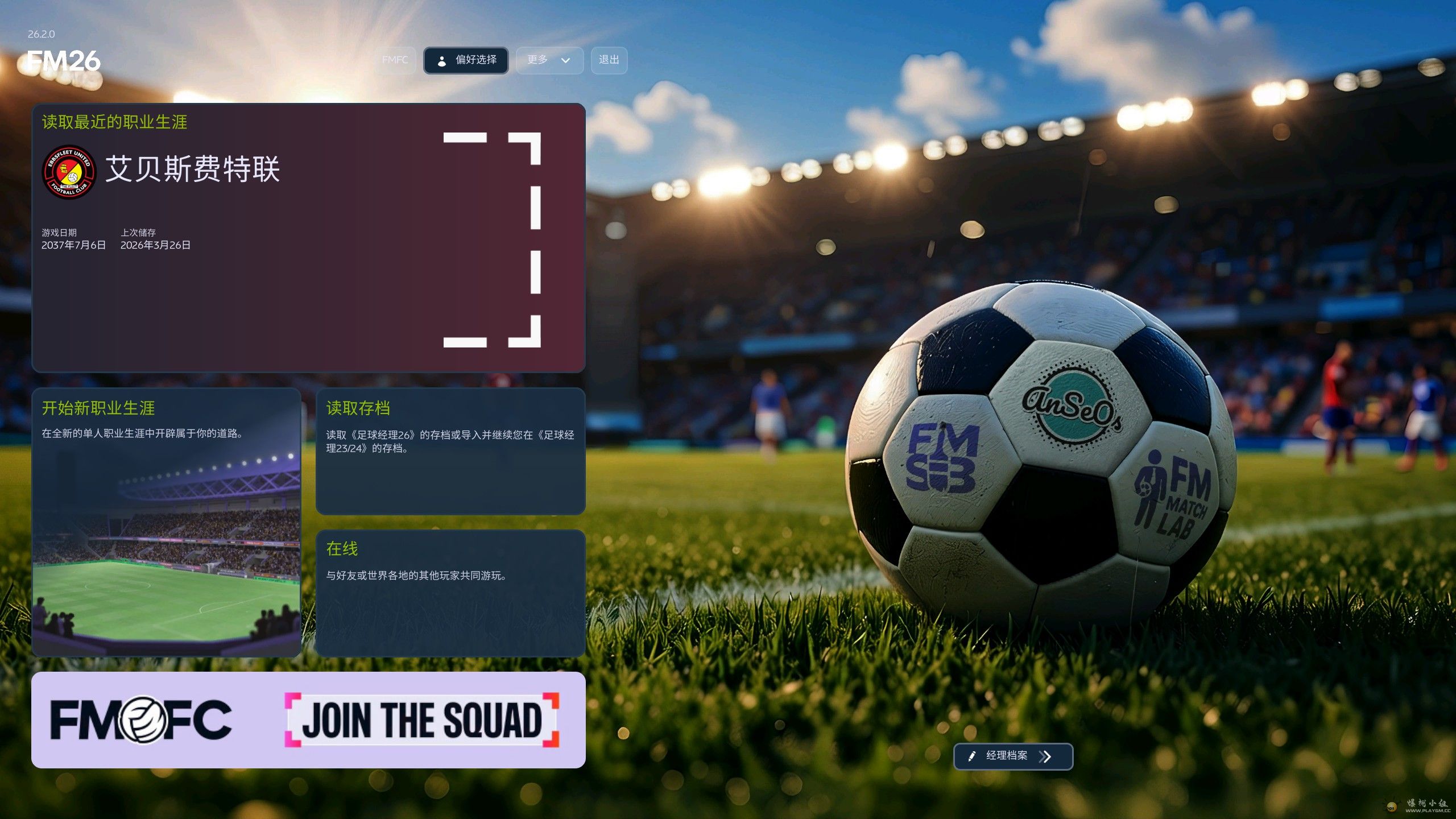Open 偏好选择 preferences
The image size is (1456, 819).
tap(466, 60)
